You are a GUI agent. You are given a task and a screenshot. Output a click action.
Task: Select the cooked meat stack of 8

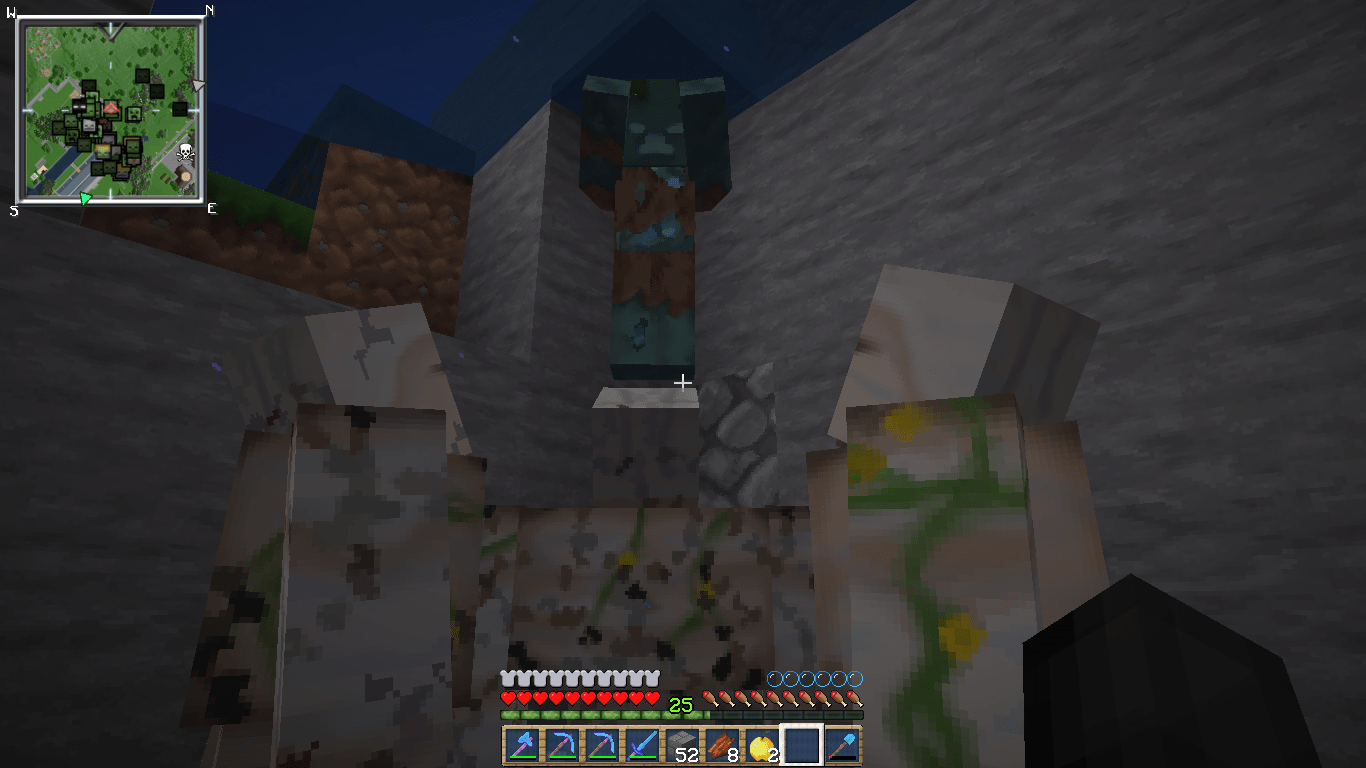point(722,745)
